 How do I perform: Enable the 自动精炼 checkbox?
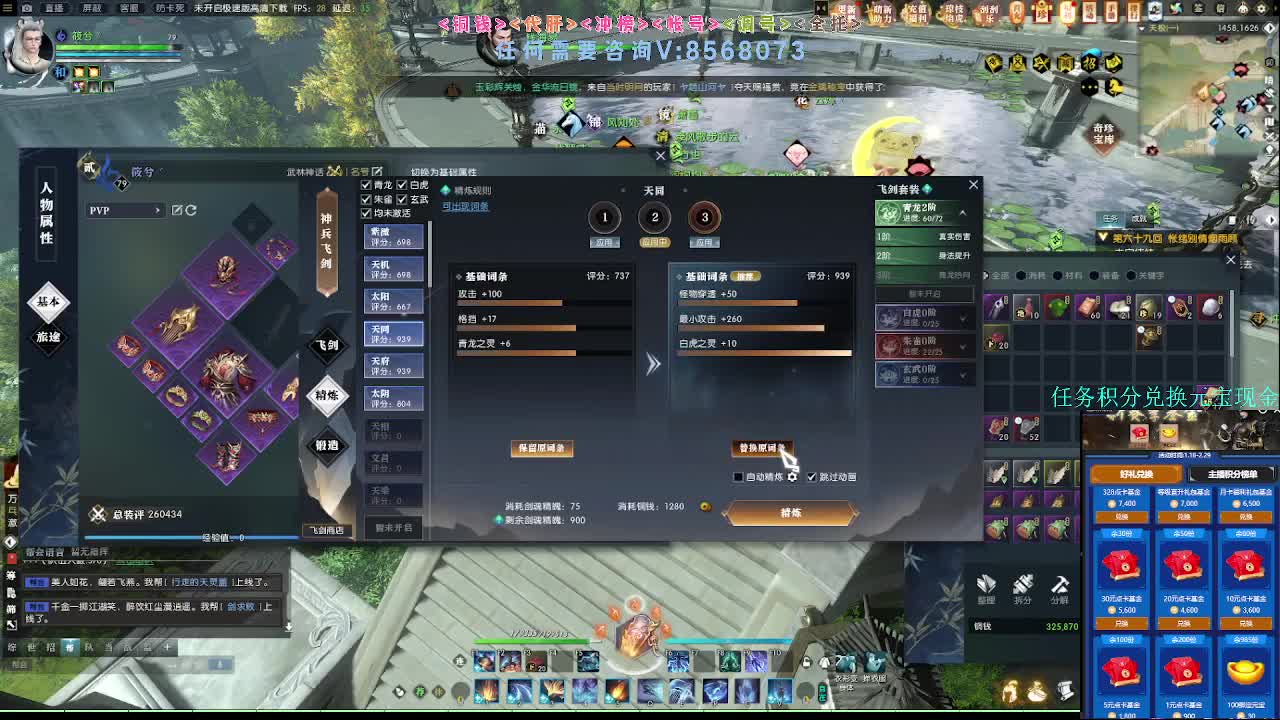[x=738, y=477]
